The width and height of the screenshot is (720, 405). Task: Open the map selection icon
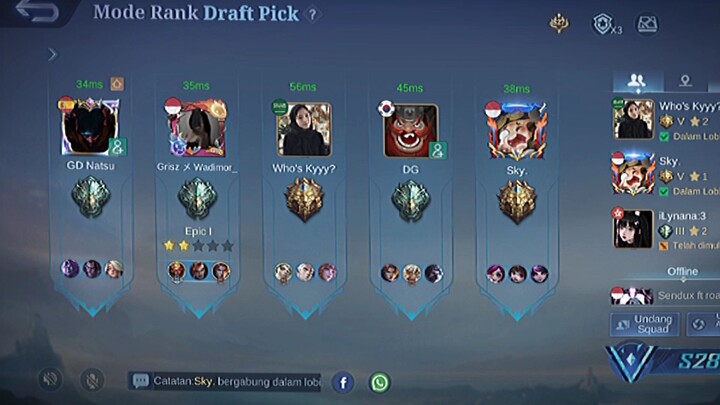[647, 23]
